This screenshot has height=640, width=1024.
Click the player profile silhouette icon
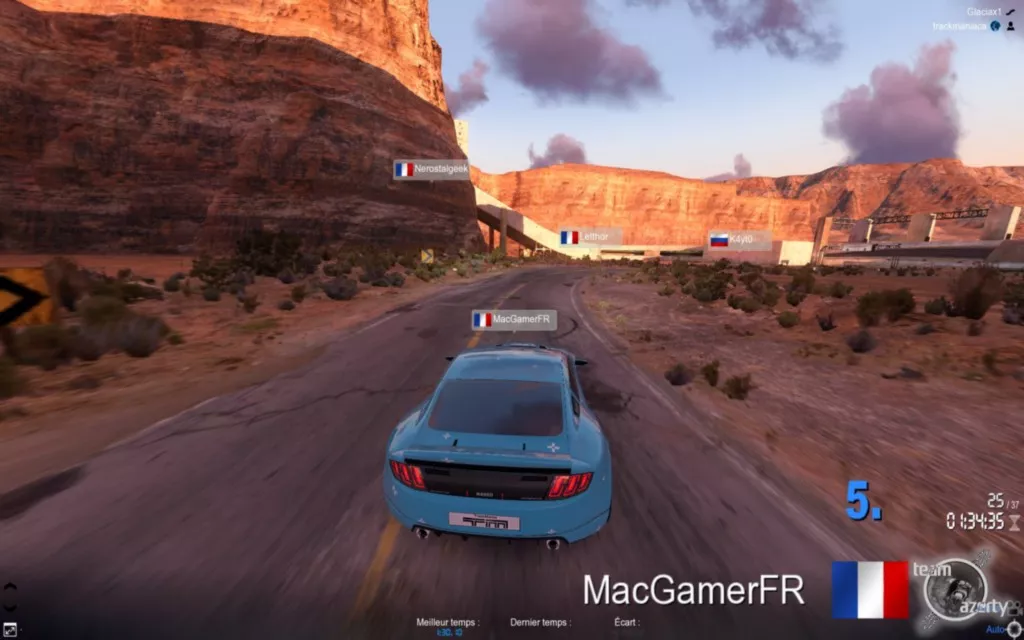[1011, 26]
